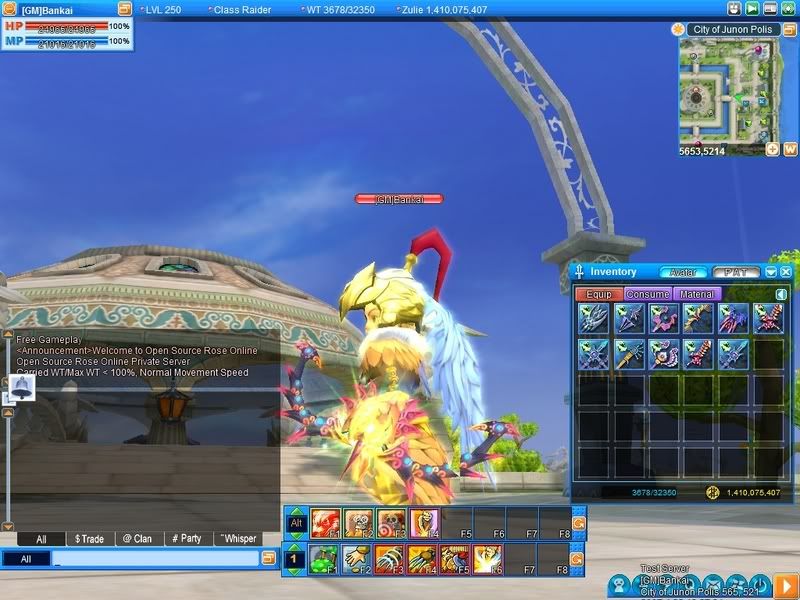Open the PAT equipment view
The width and height of the screenshot is (800, 600).
(736, 272)
